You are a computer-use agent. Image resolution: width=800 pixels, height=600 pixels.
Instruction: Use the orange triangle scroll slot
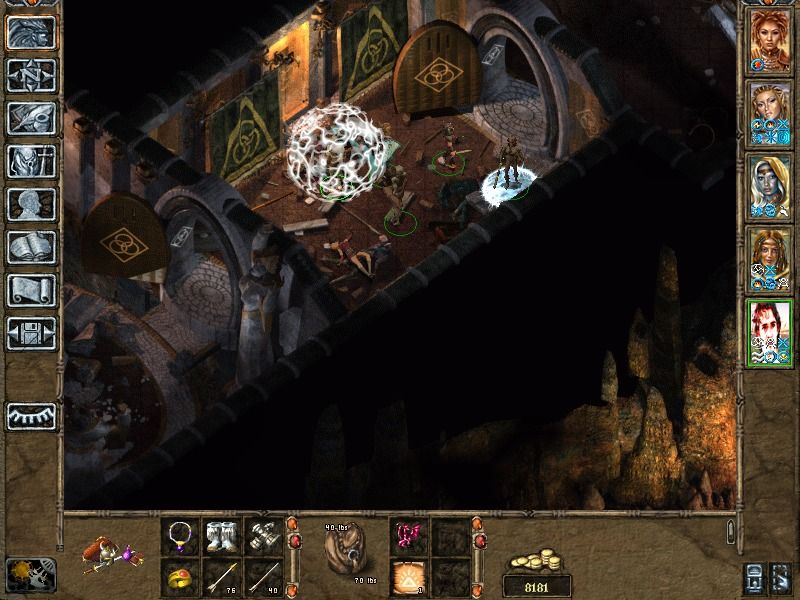[408, 577]
